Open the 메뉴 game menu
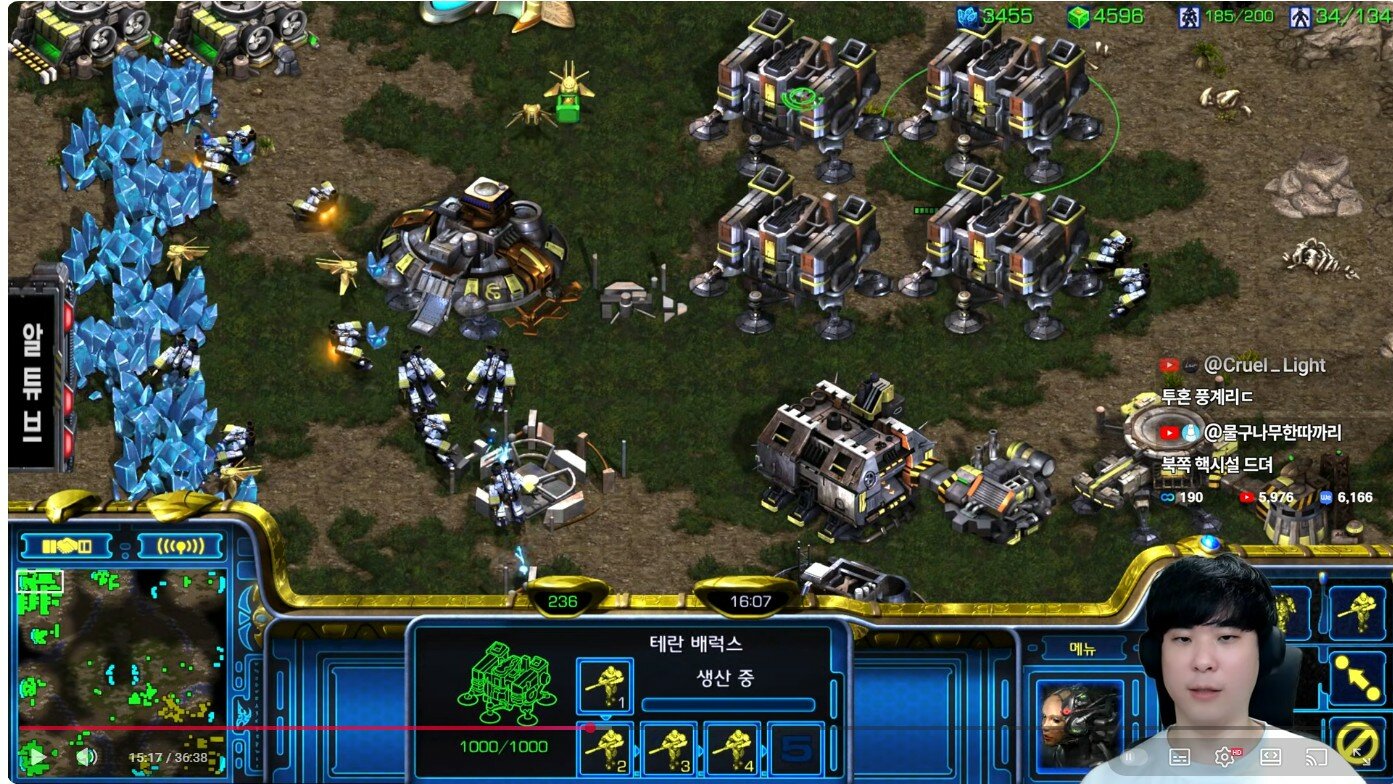This screenshot has width=1393, height=784. click(x=1083, y=649)
